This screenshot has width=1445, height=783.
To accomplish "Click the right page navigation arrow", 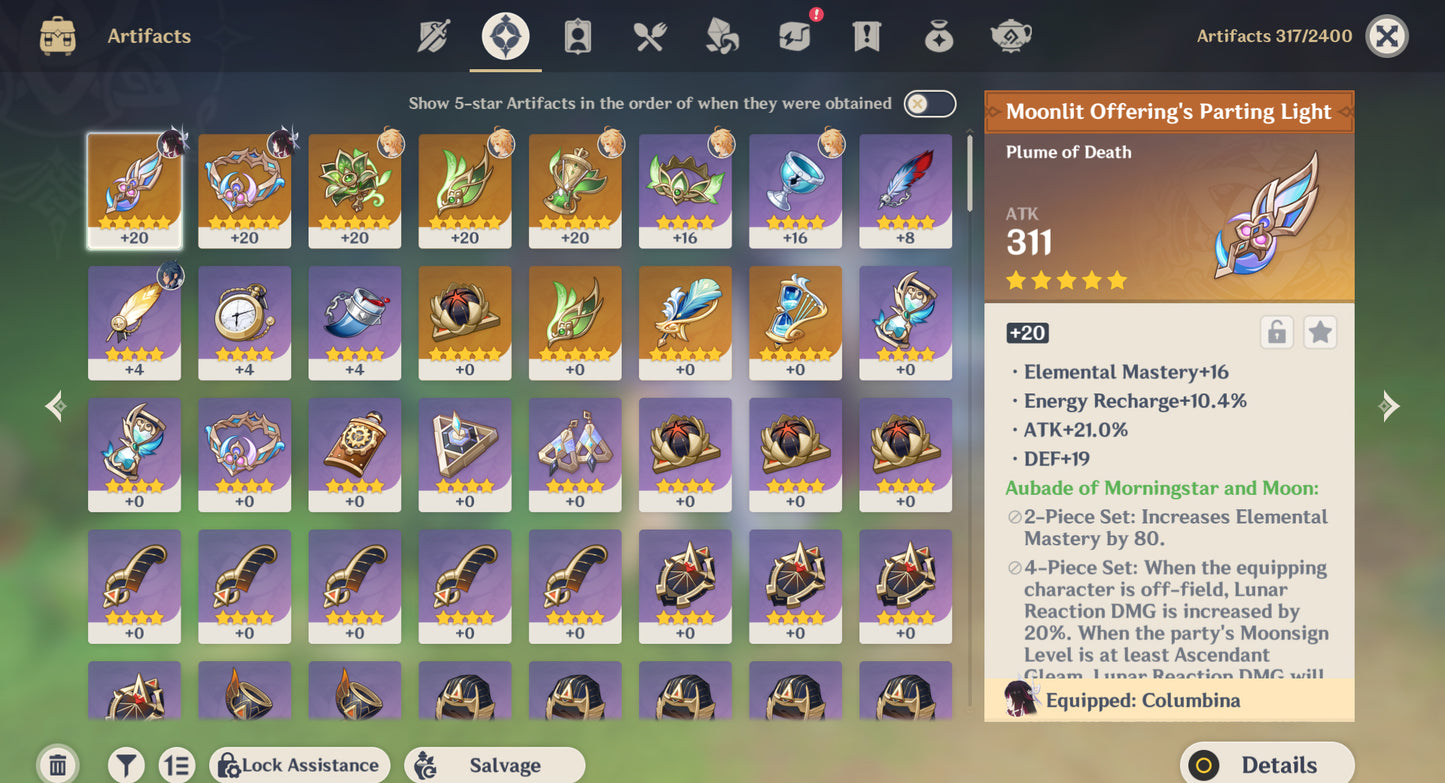I will (1389, 405).
